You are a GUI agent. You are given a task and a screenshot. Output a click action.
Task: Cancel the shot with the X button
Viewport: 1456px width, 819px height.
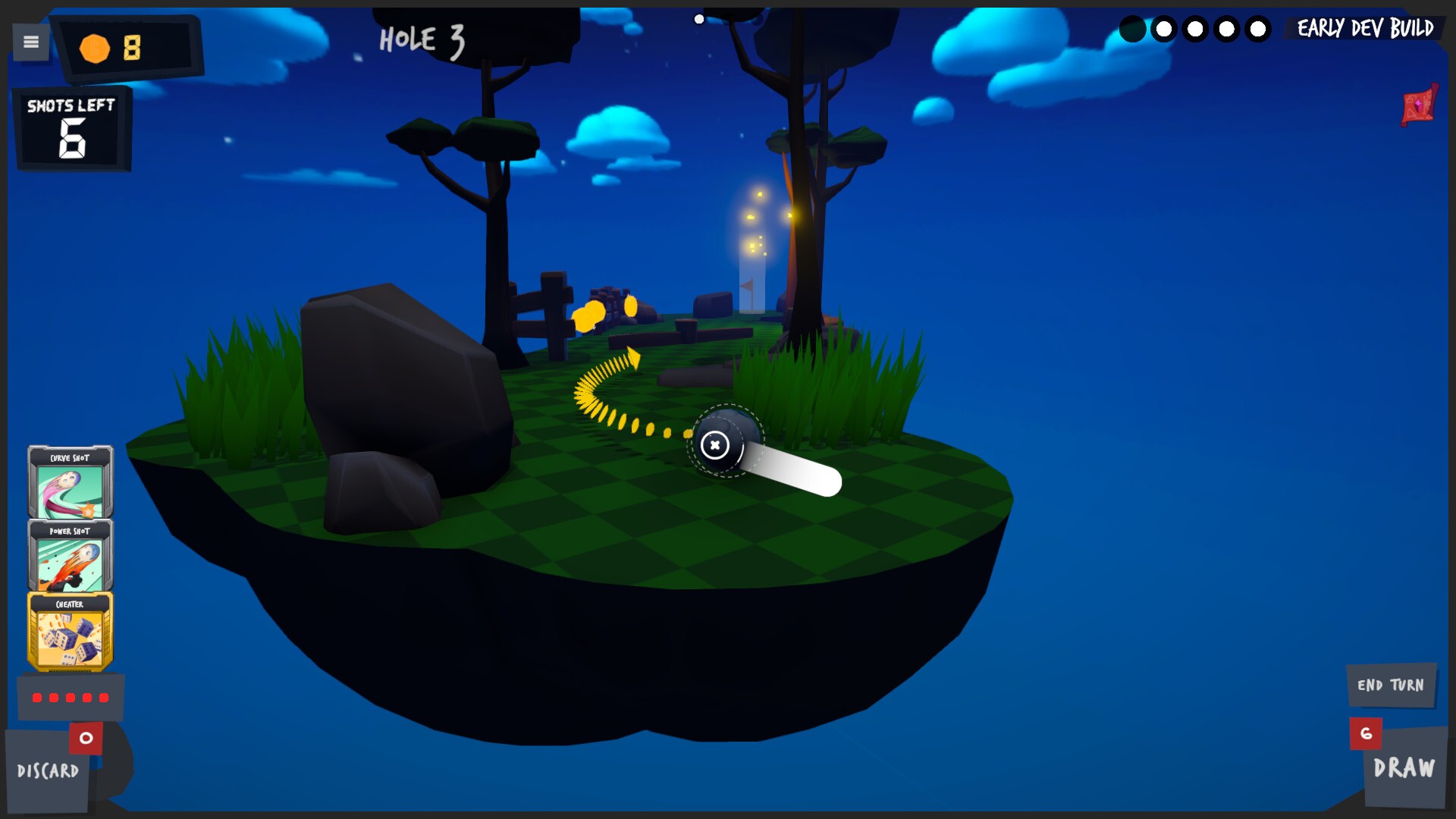tap(716, 446)
